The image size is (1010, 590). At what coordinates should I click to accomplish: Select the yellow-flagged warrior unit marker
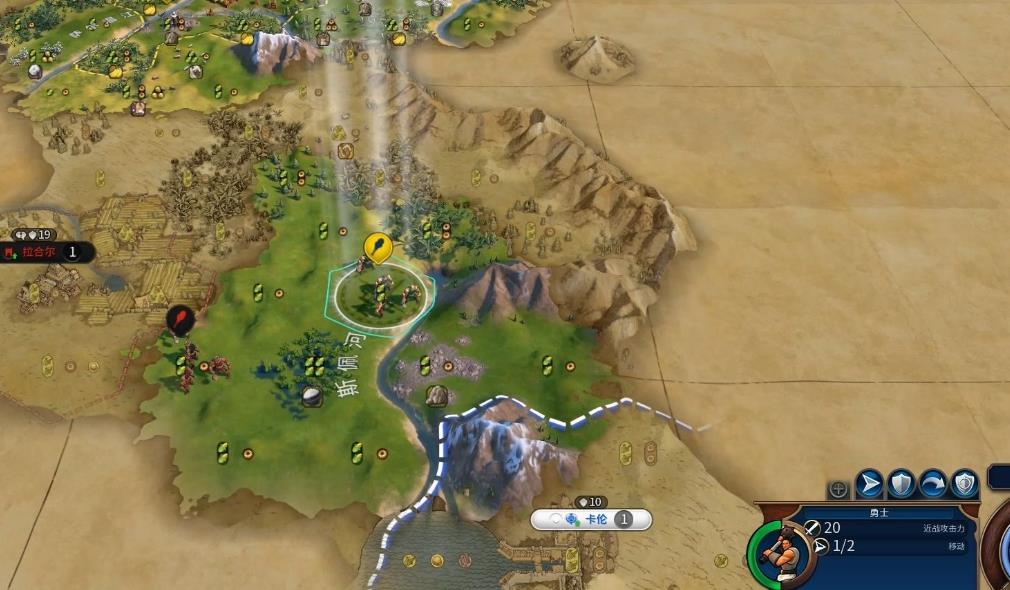coord(377,246)
